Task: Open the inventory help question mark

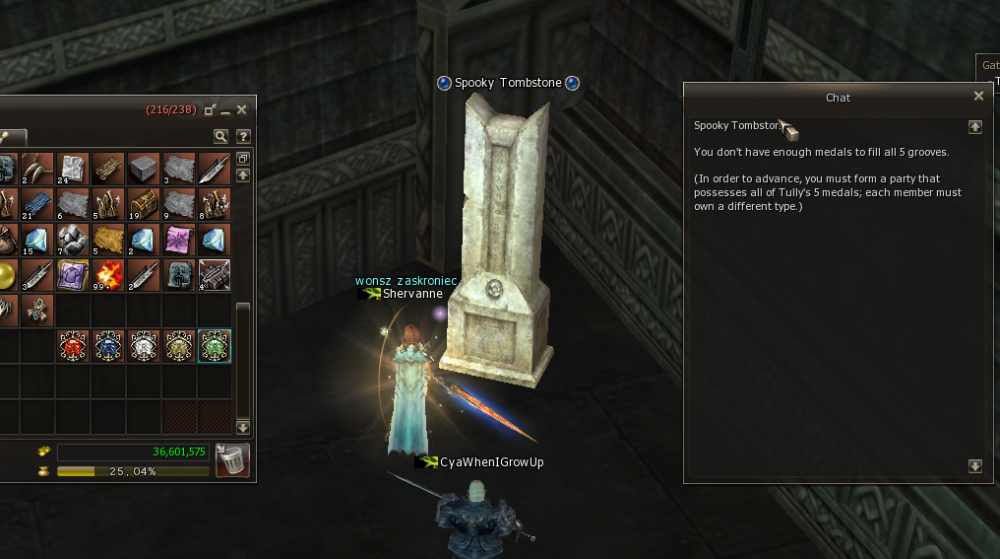Action: pos(242,136)
